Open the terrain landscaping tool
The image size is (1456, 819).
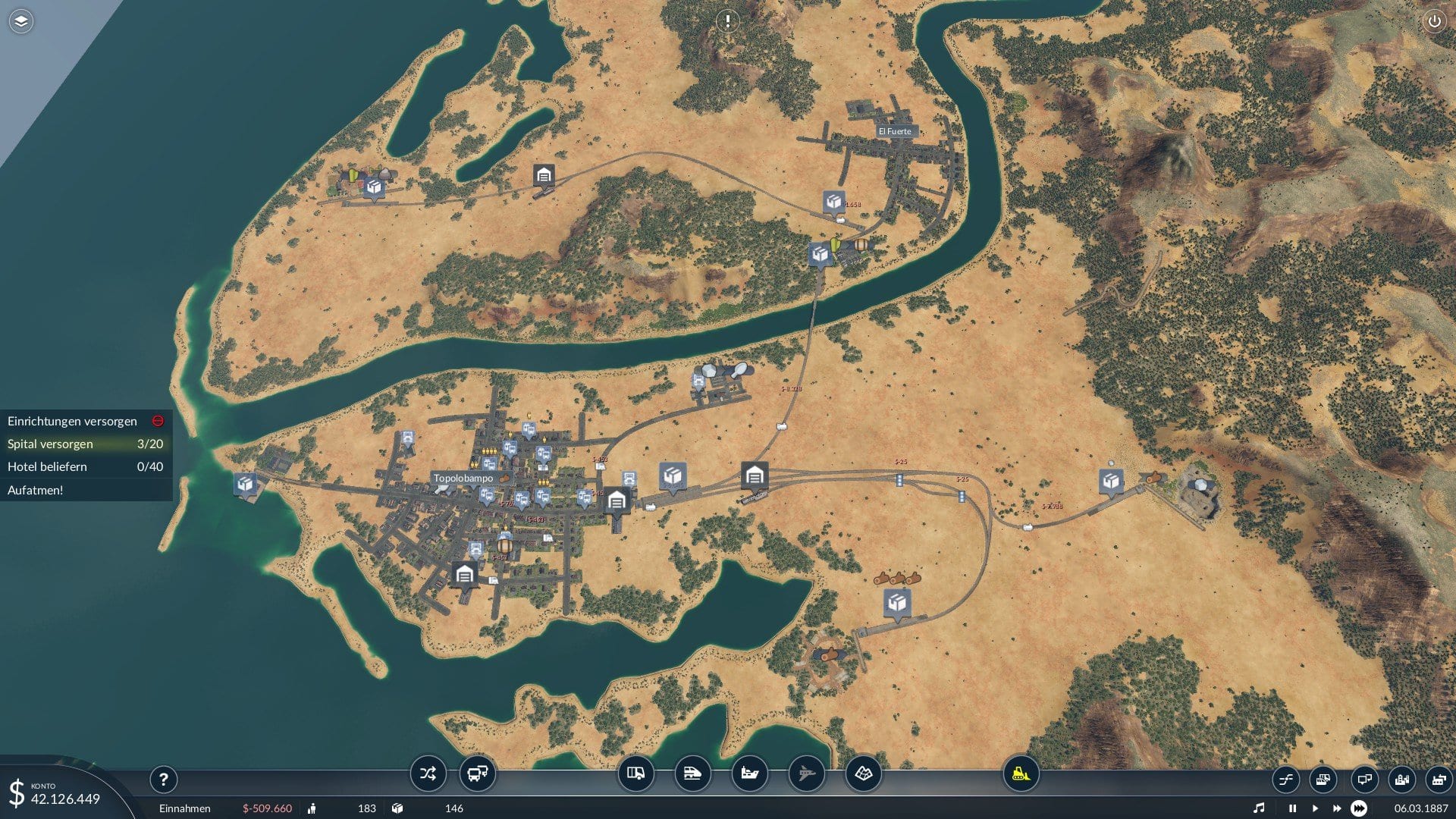tap(863, 773)
